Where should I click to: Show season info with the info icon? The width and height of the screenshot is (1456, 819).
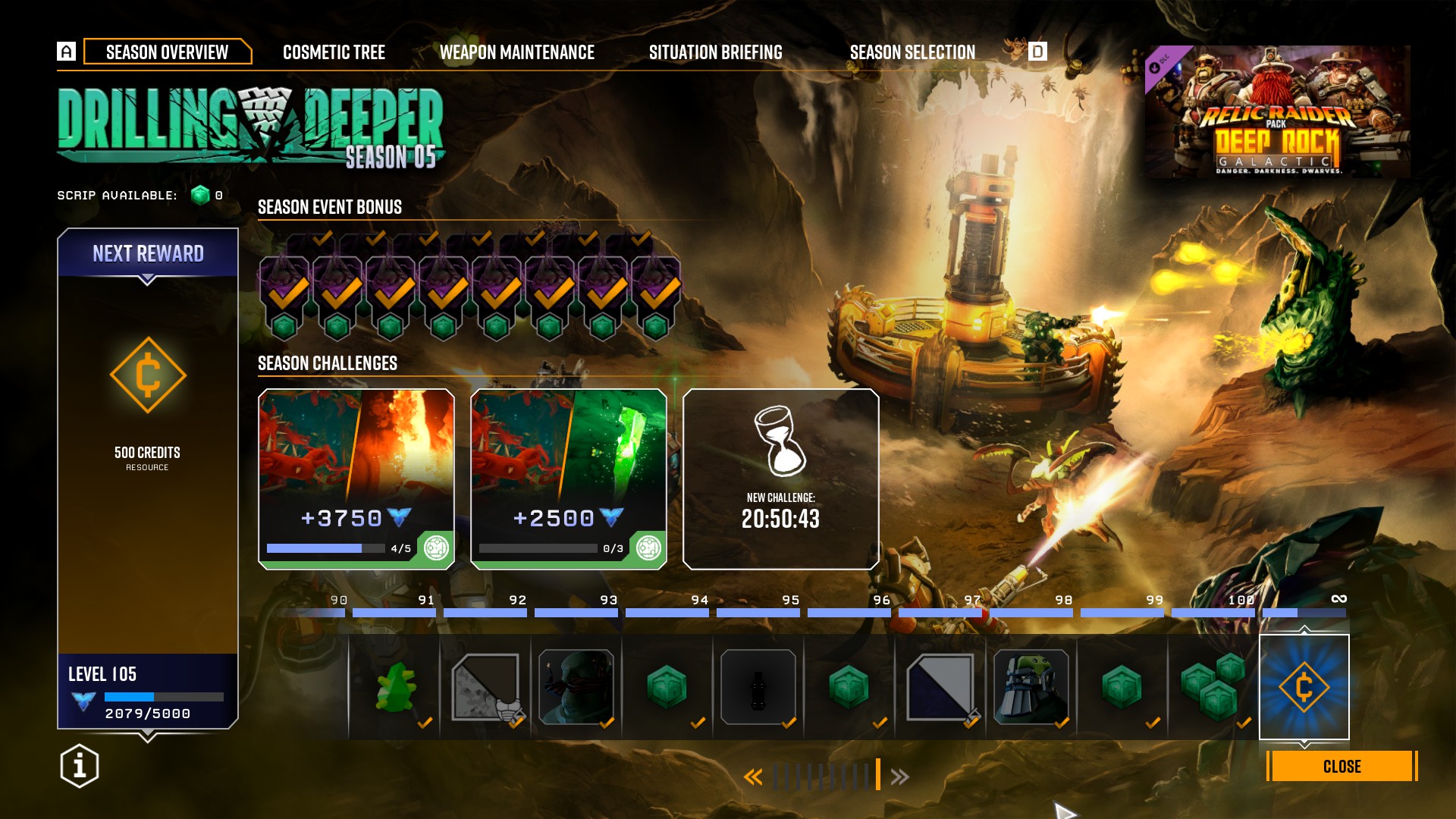(80, 766)
